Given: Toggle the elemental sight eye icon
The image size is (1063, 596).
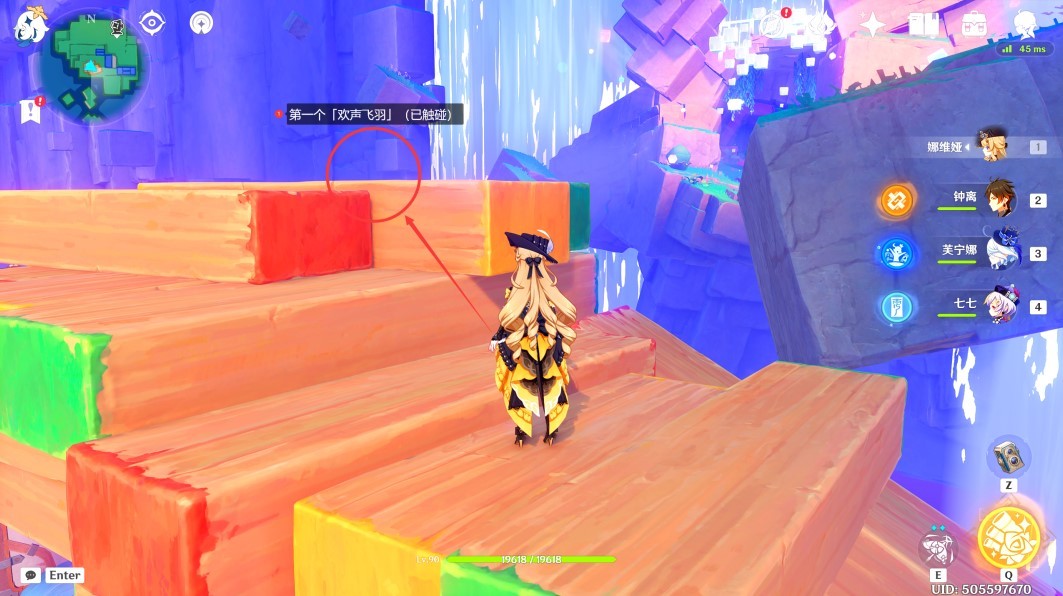Looking at the screenshot, I should point(152,22).
